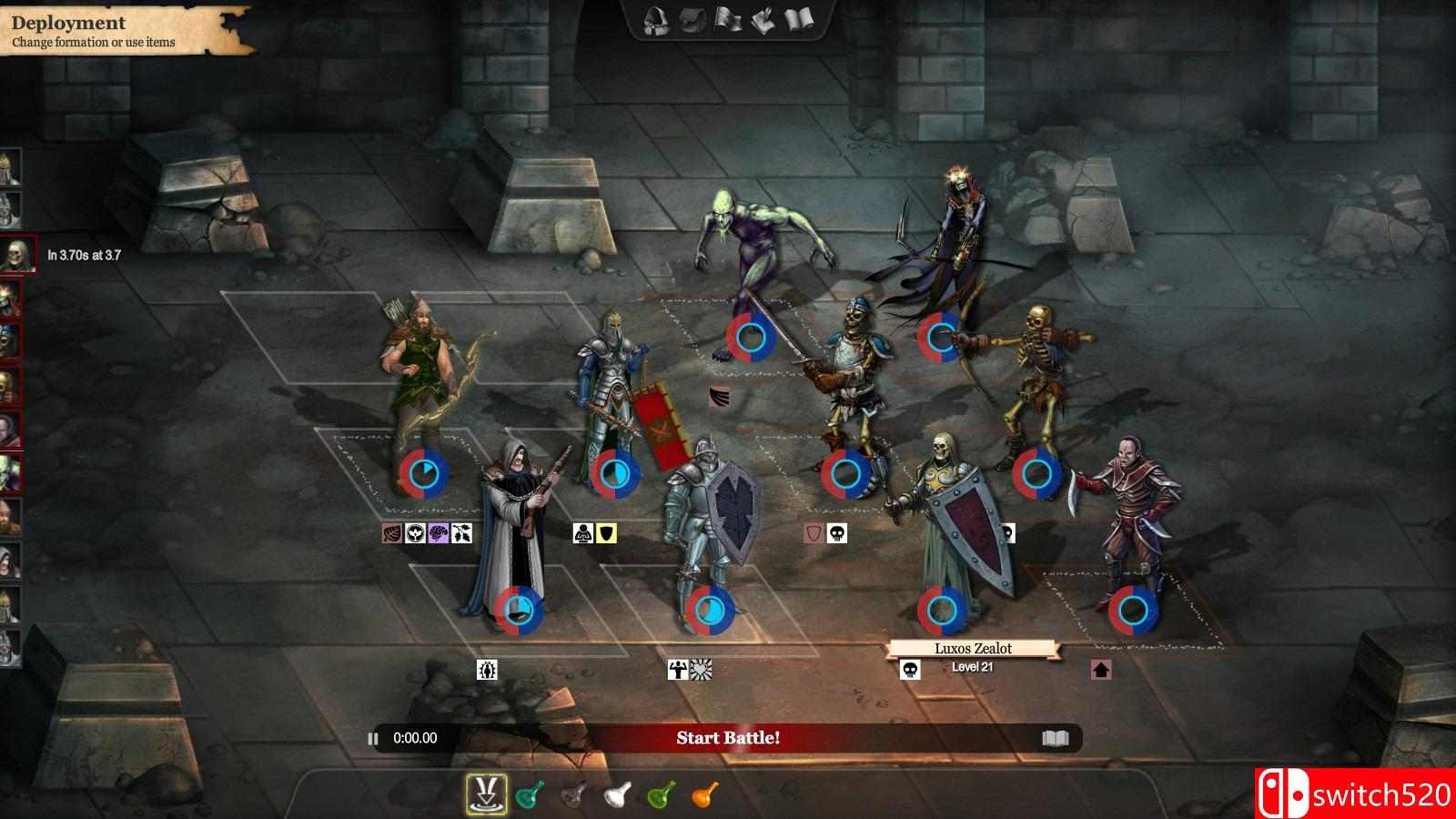1456x819 pixels.
Task: Select the orange potion in the item bar
Action: pyautogui.click(x=705, y=791)
